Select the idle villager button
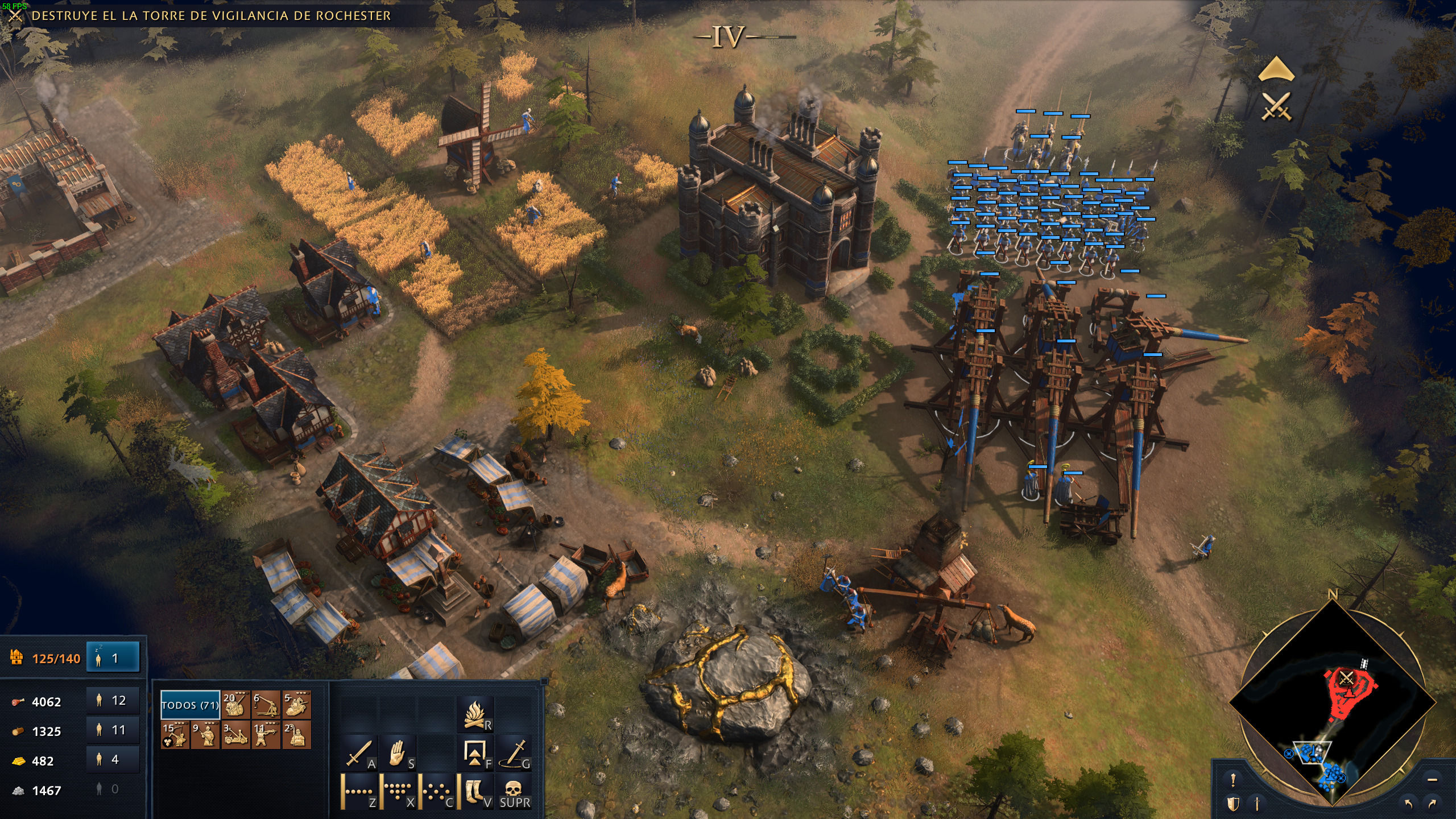1456x819 pixels. pos(113,658)
